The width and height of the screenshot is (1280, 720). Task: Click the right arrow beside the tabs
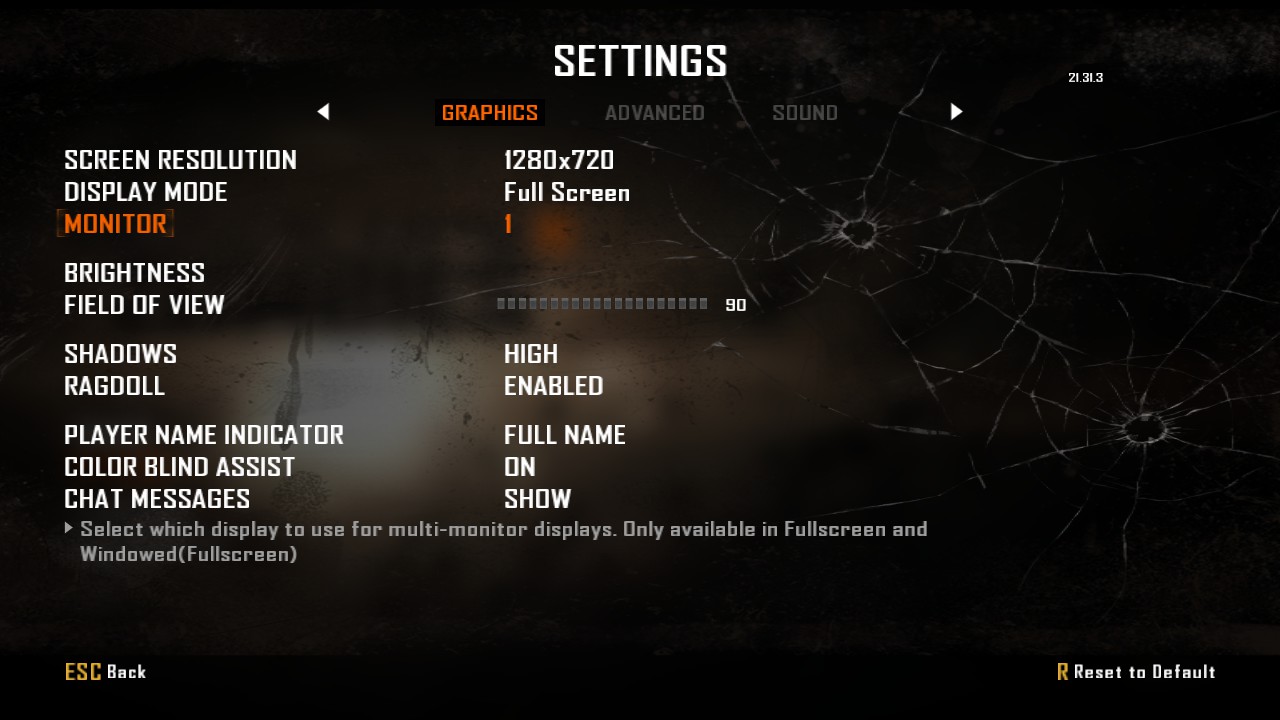[x=956, y=112]
